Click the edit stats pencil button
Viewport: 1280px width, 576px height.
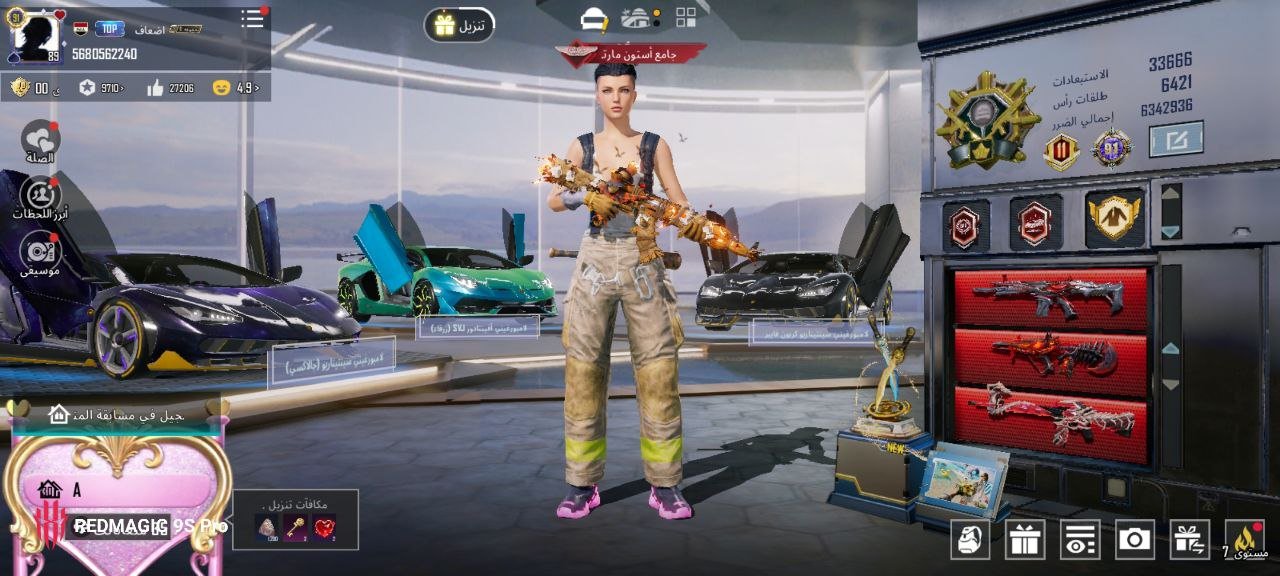[x=1176, y=139]
